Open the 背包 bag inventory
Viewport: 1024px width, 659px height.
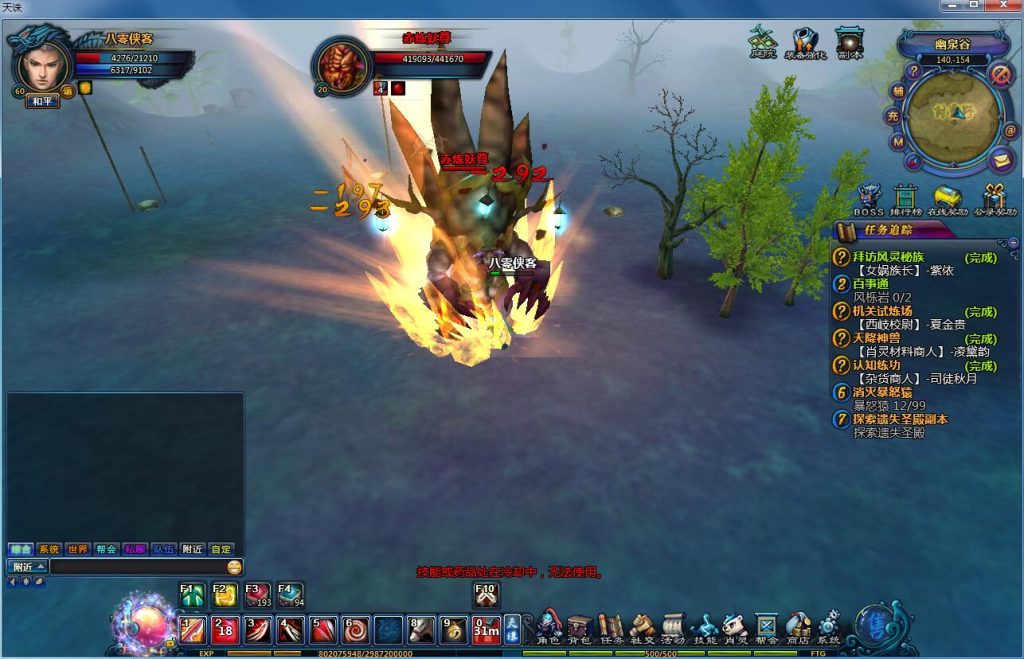pyautogui.click(x=579, y=627)
